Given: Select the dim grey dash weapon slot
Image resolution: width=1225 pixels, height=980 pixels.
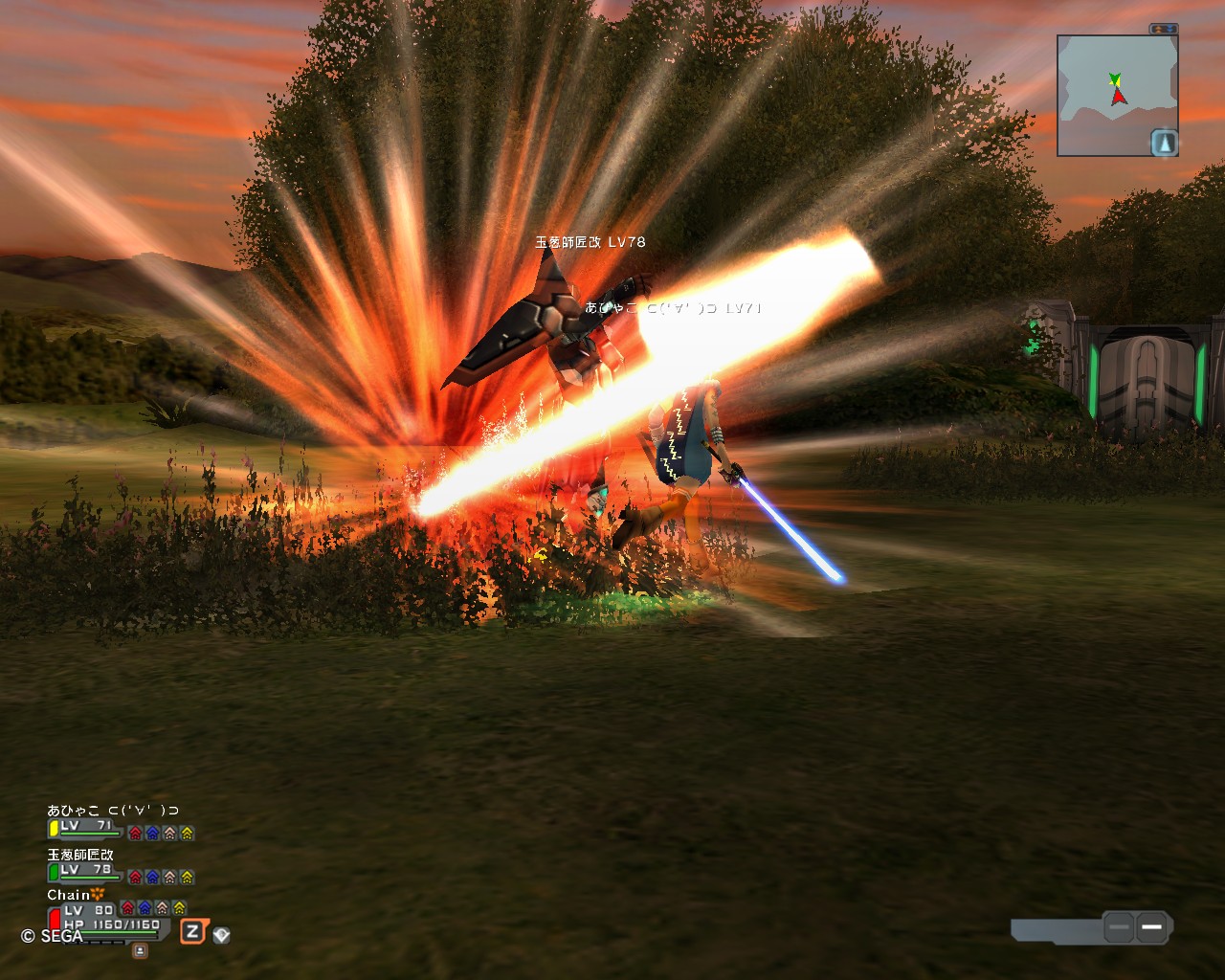Looking at the screenshot, I should tap(1119, 926).
